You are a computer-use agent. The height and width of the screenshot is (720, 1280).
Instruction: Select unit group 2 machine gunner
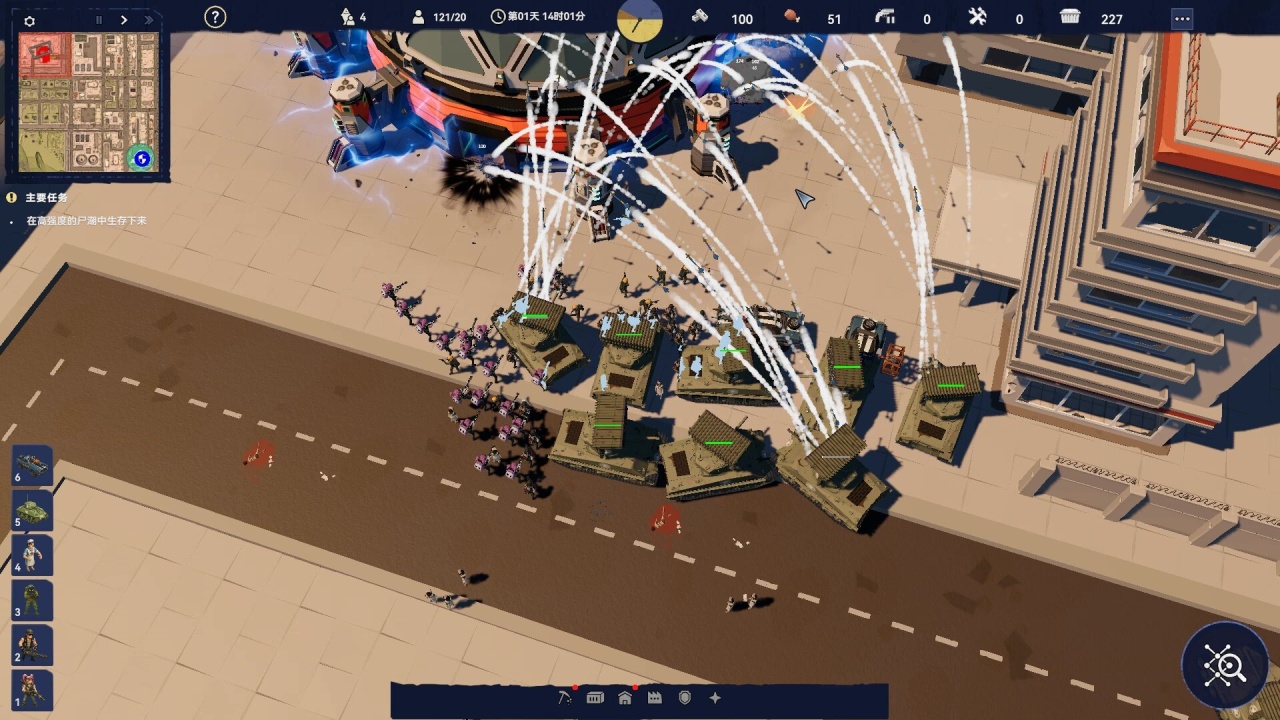(x=32, y=645)
